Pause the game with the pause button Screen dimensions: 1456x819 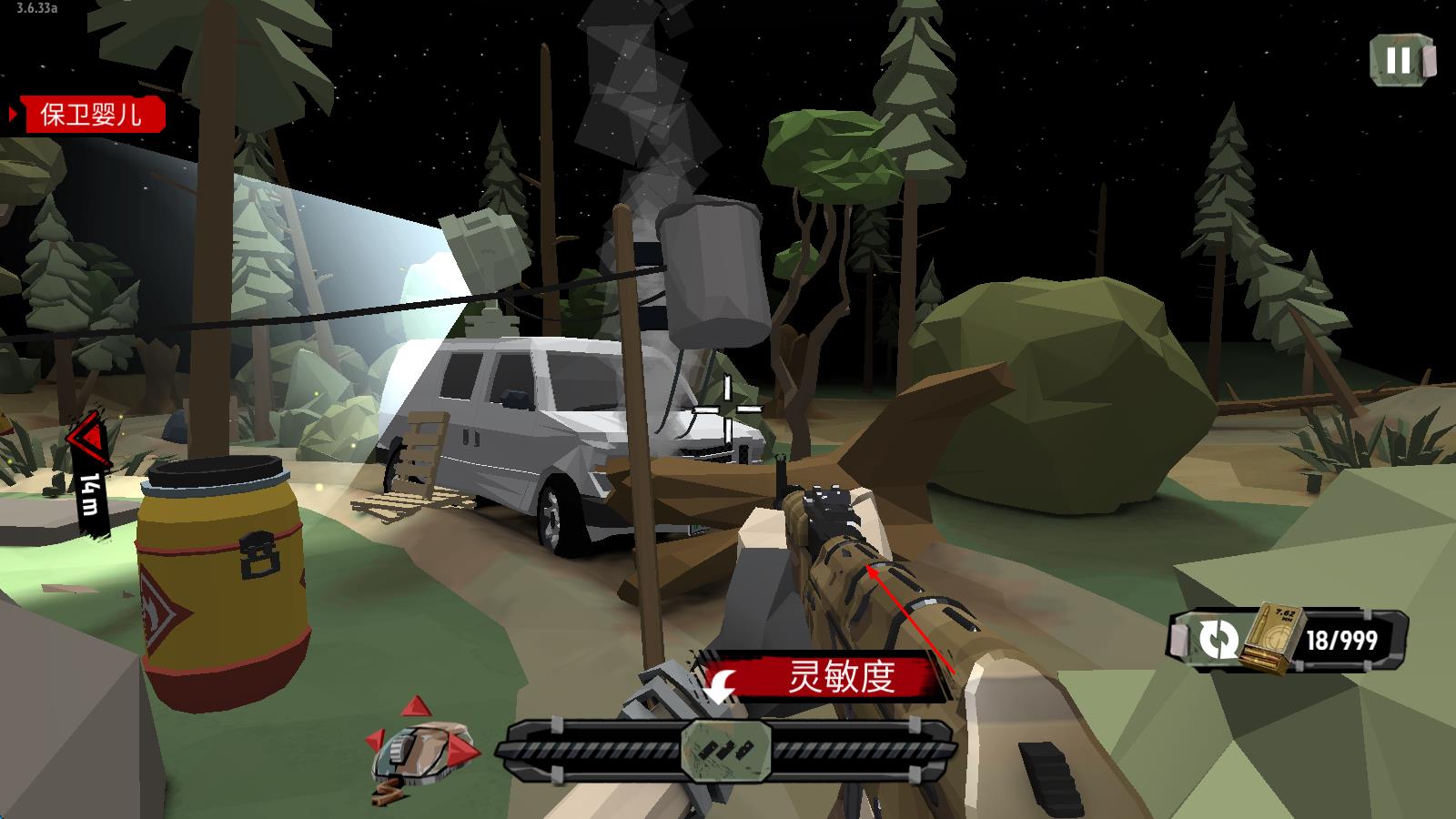(x=1401, y=60)
